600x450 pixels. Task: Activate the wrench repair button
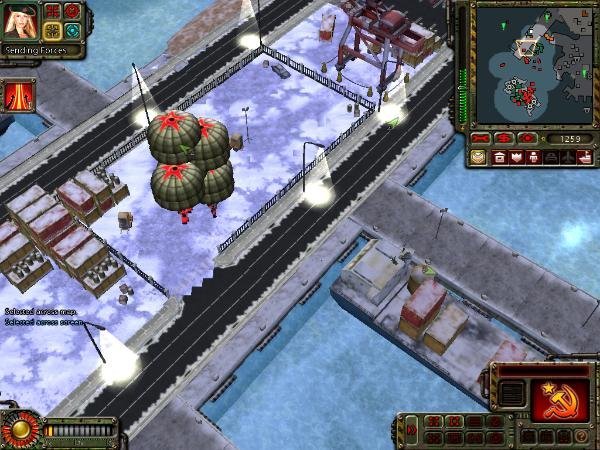pos(483,137)
